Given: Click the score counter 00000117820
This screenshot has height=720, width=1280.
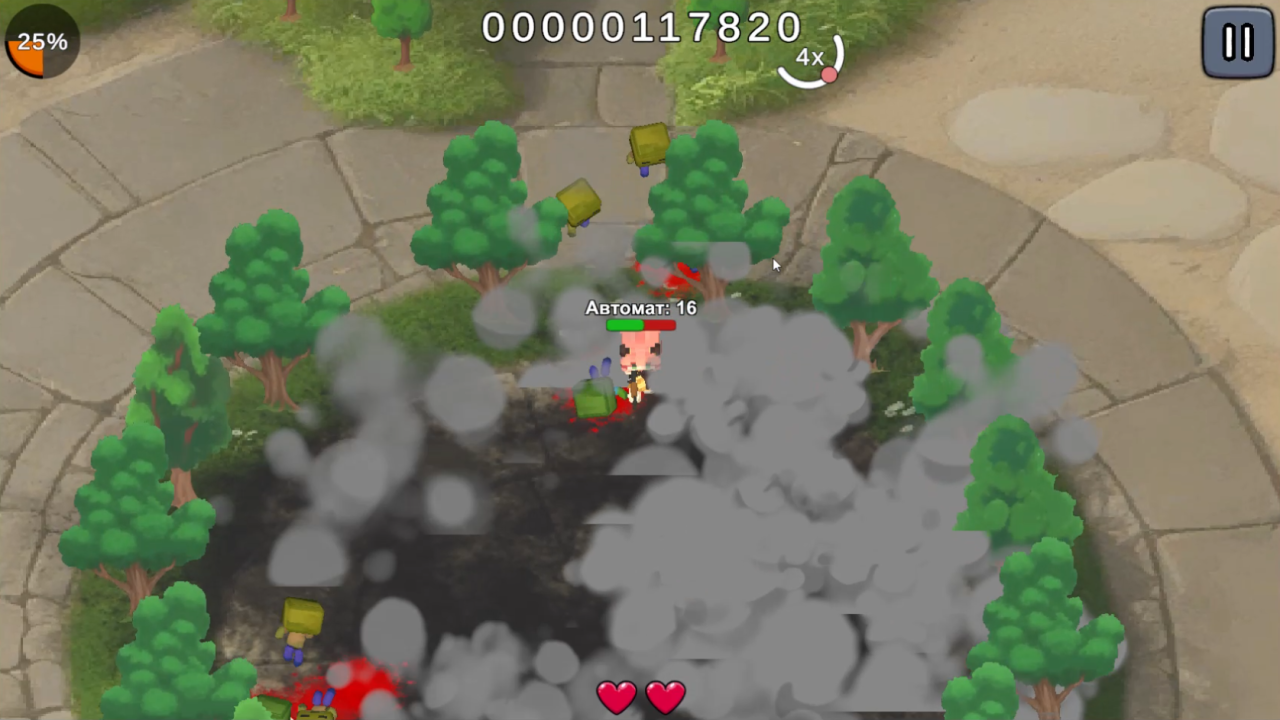Looking at the screenshot, I should tap(640, 27).
